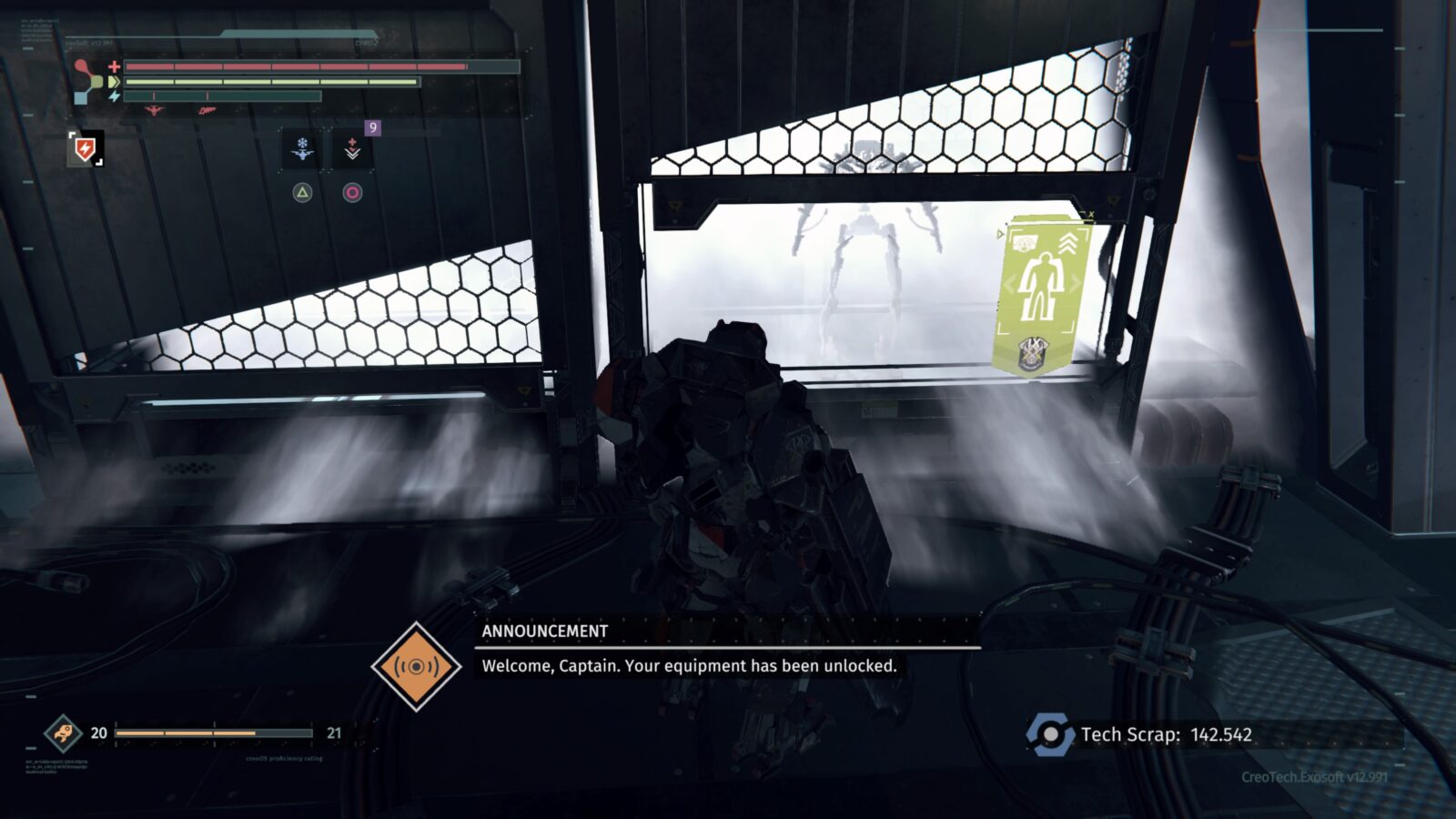Click the core power rocket icon
The width and height of the screenshot is (1456, 819).
63,733
